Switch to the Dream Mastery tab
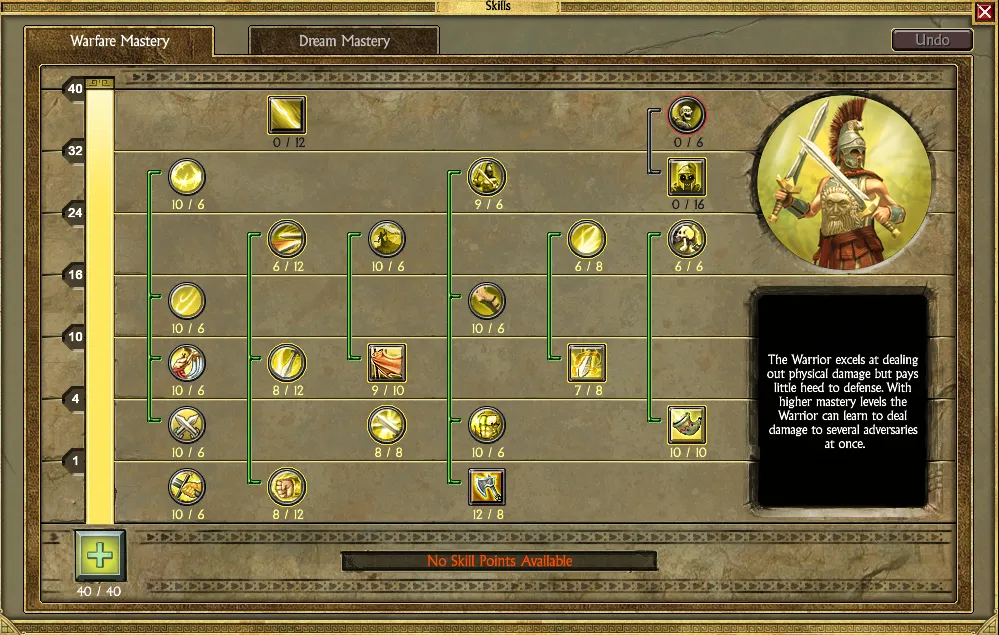The width and height of the screenshot is (999, 635). [x=343, y=41]
